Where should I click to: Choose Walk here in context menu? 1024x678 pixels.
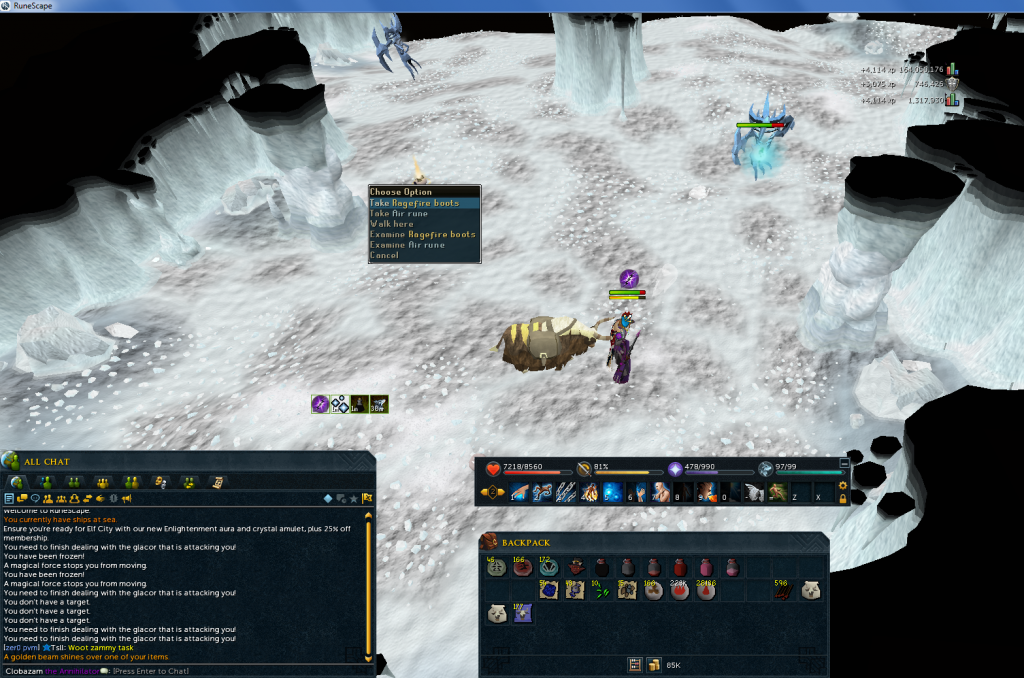coord(392,224)
